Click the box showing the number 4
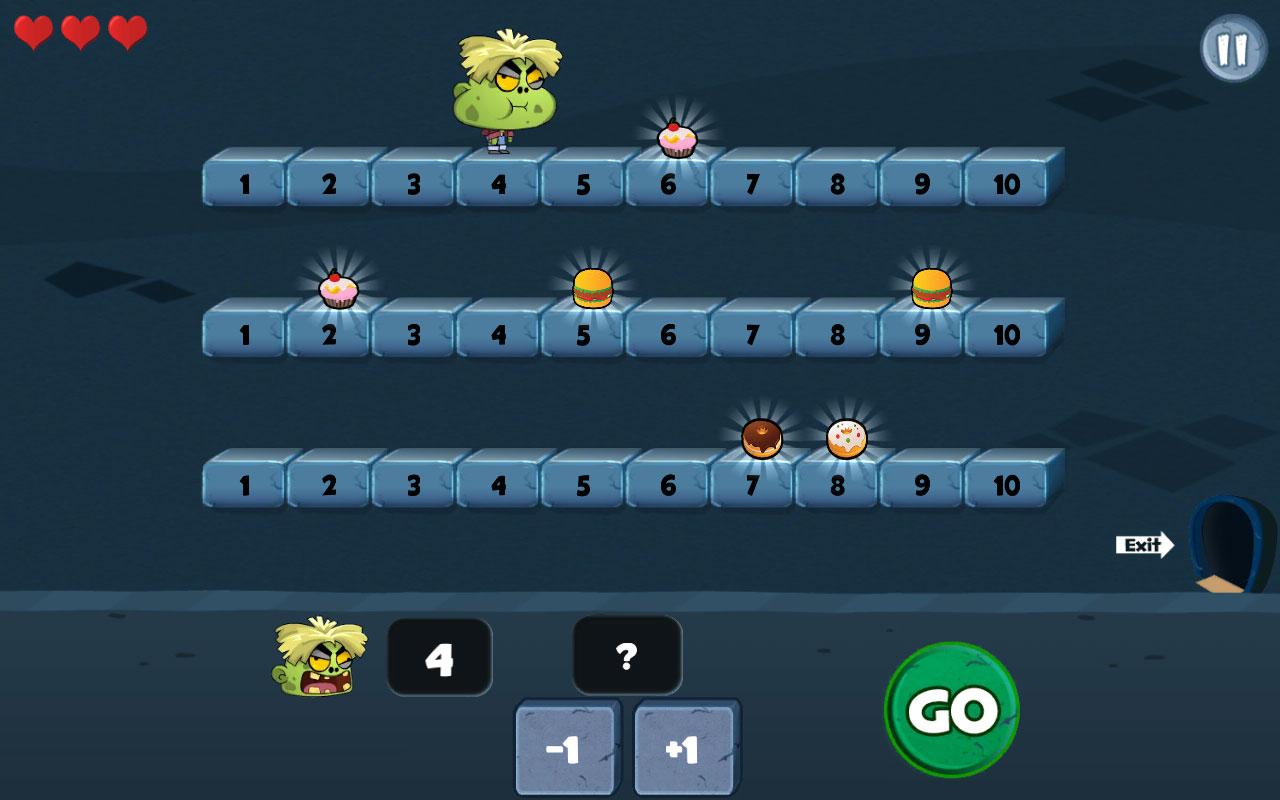 439,655
